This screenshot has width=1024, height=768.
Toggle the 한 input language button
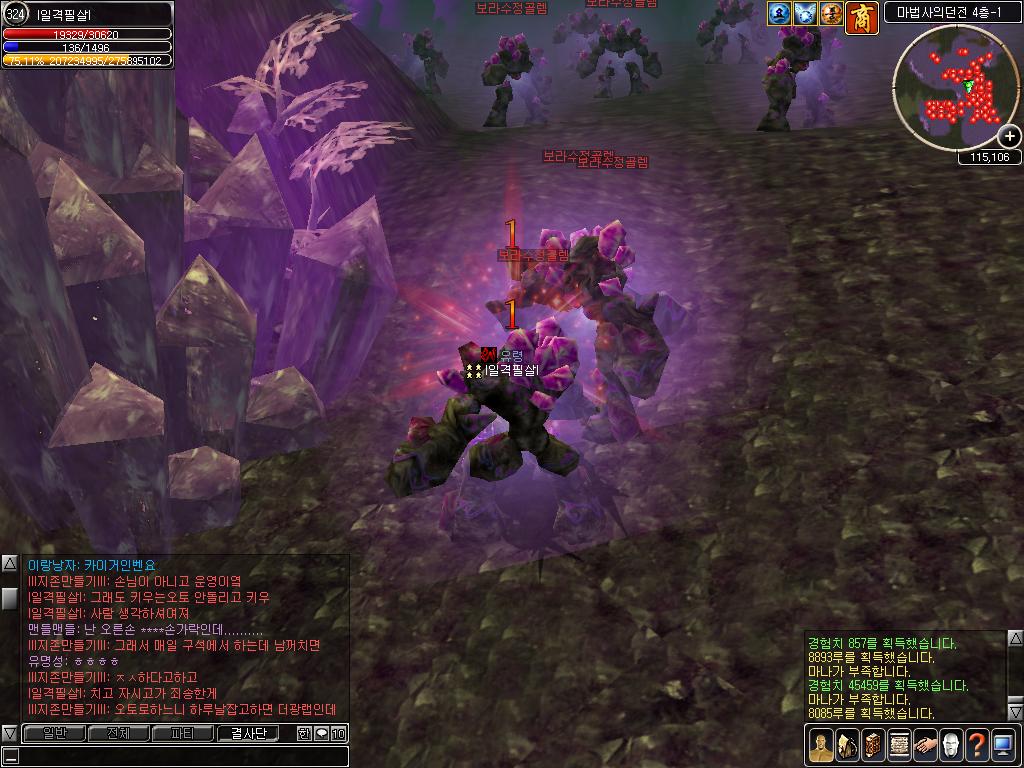(305, 734)
